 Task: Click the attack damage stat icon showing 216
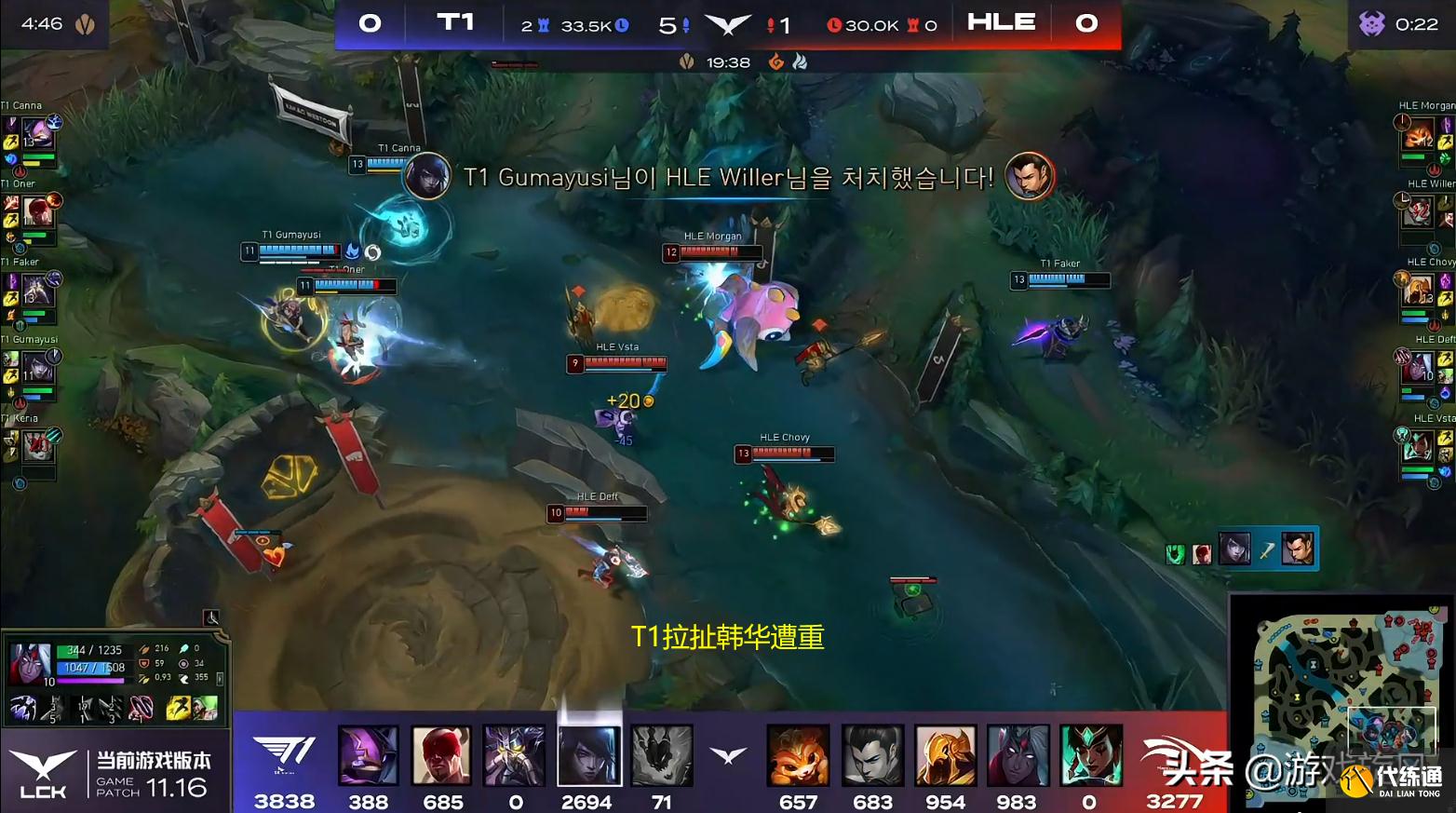coord(144,648)
